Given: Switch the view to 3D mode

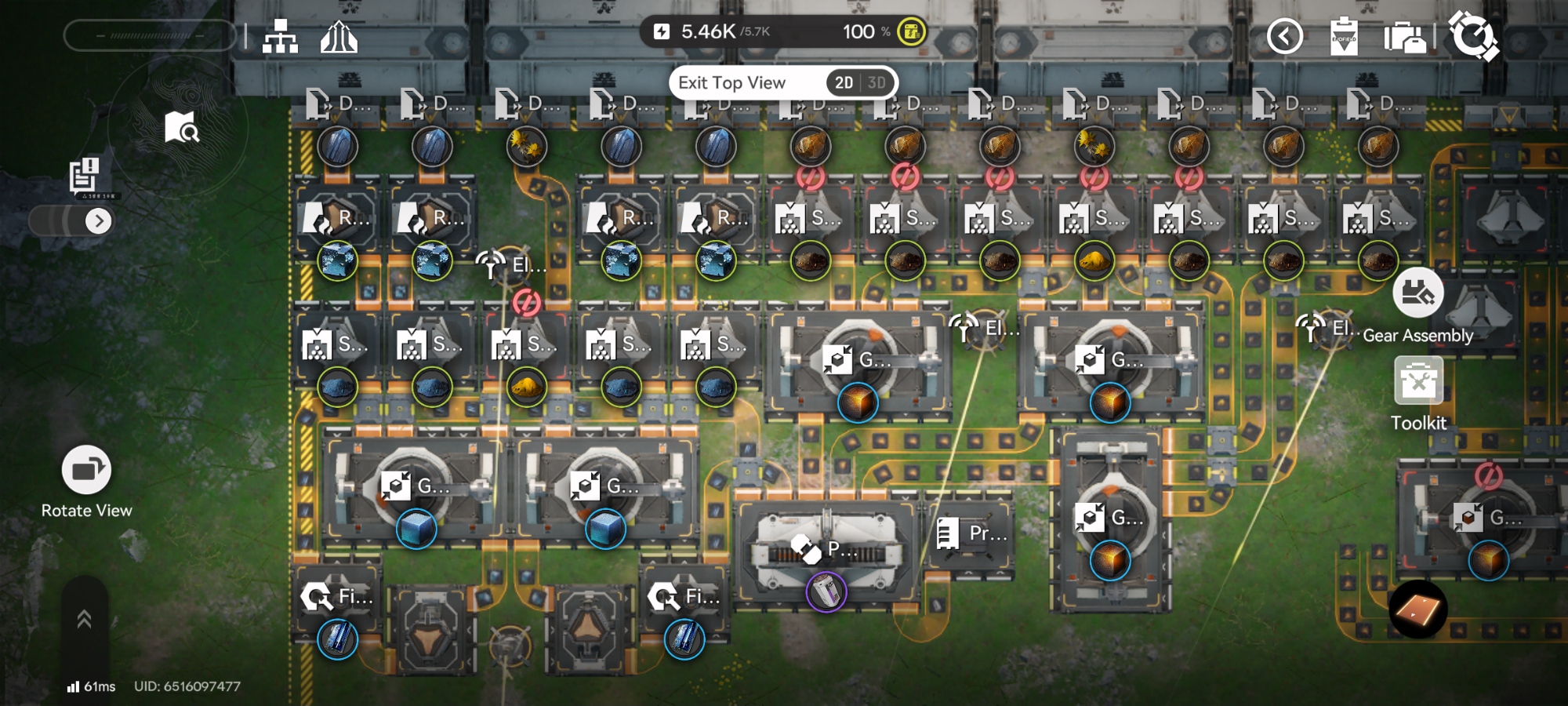Looking at the screenshot, I should tap(877, 83).
